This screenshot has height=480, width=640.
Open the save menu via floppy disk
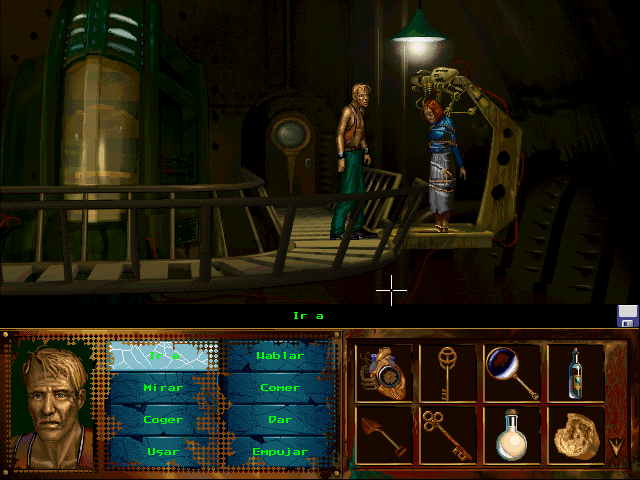628,316
